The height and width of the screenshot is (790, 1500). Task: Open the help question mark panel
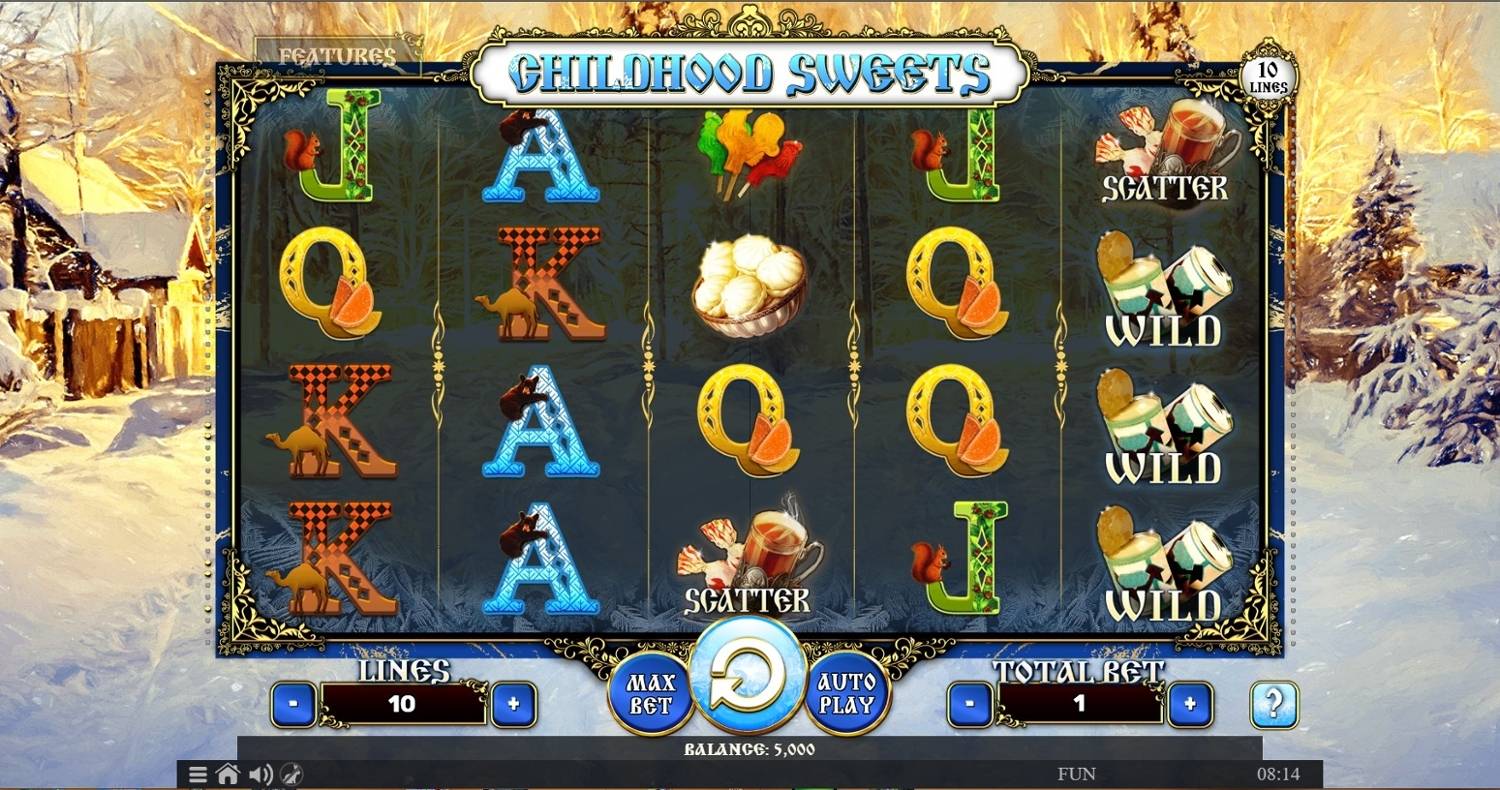pos(1274,704)
